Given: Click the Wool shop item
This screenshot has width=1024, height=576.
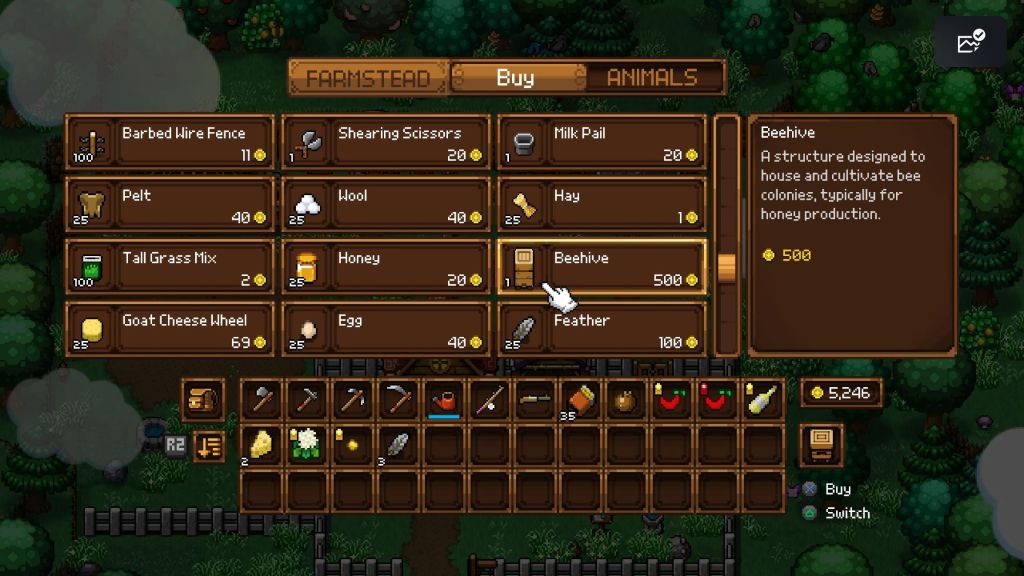Looking at the screenshot, I should [385, 206].
